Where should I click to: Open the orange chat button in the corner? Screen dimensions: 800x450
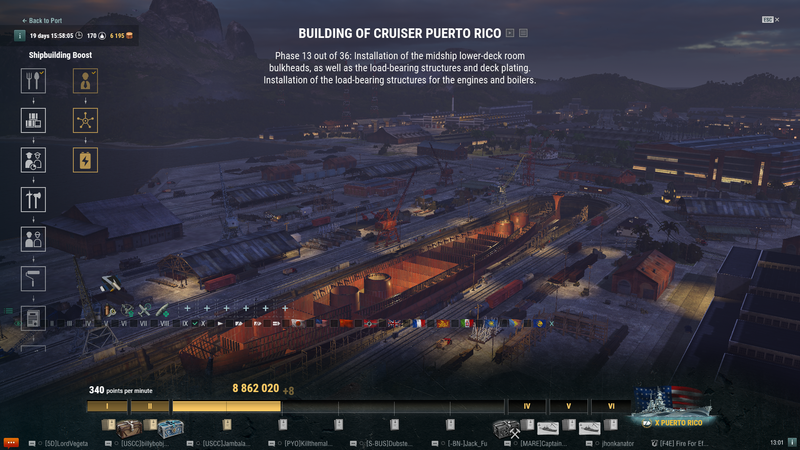click(11, 441)
